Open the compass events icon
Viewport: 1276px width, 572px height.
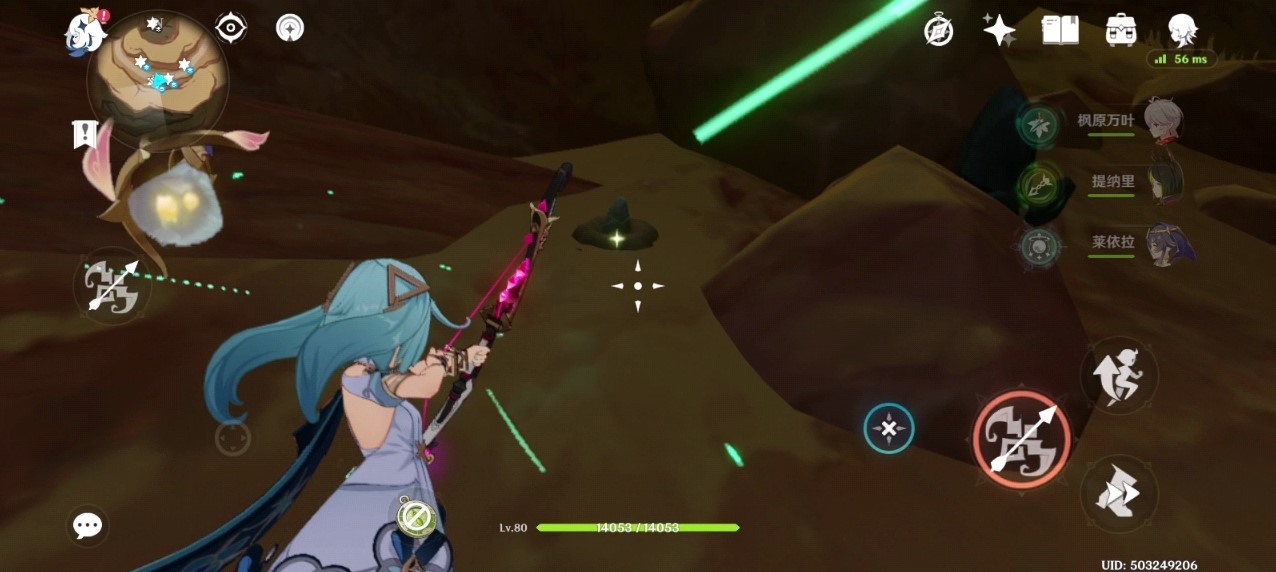[938, 30]
